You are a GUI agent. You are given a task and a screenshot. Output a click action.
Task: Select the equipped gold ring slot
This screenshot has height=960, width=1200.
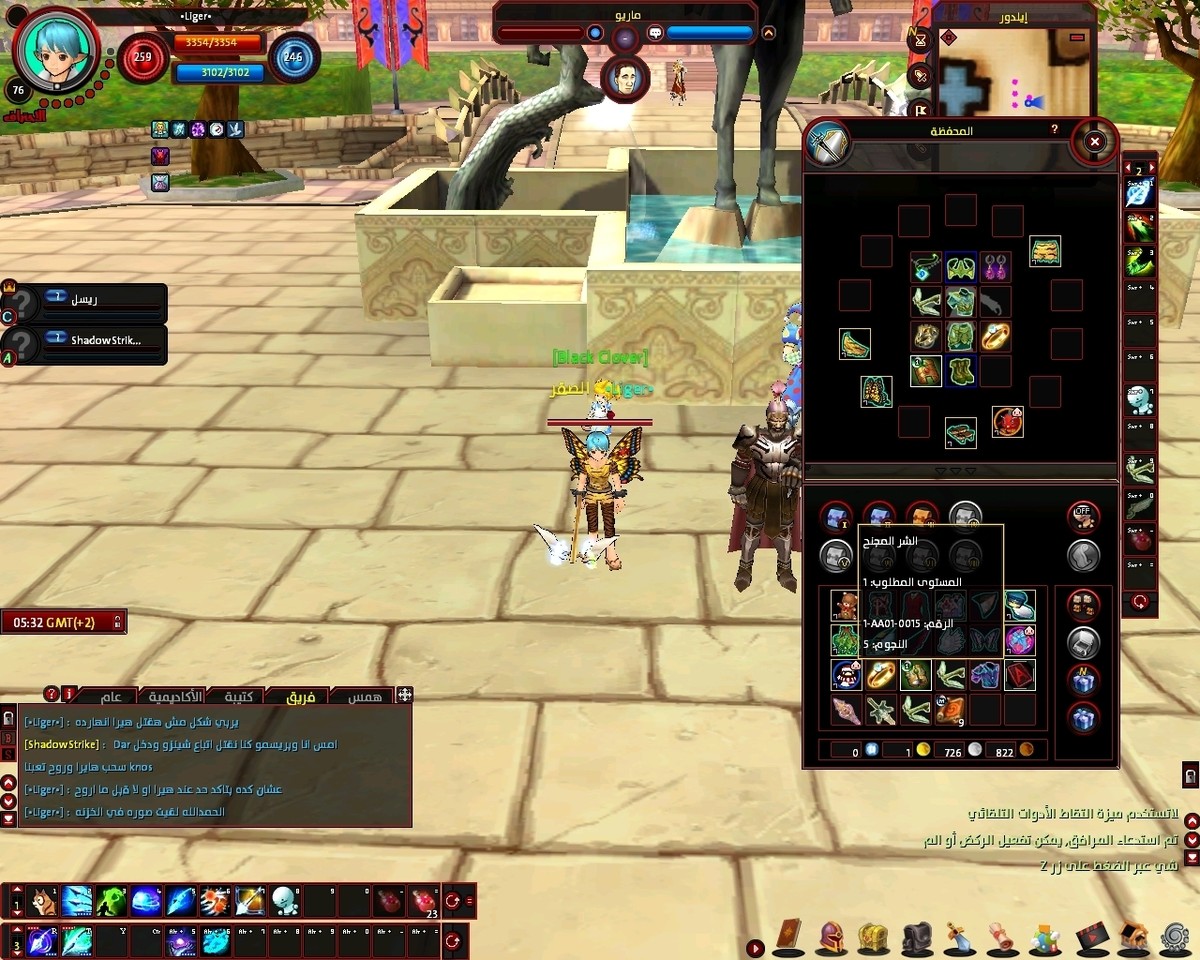pos(995,336)
